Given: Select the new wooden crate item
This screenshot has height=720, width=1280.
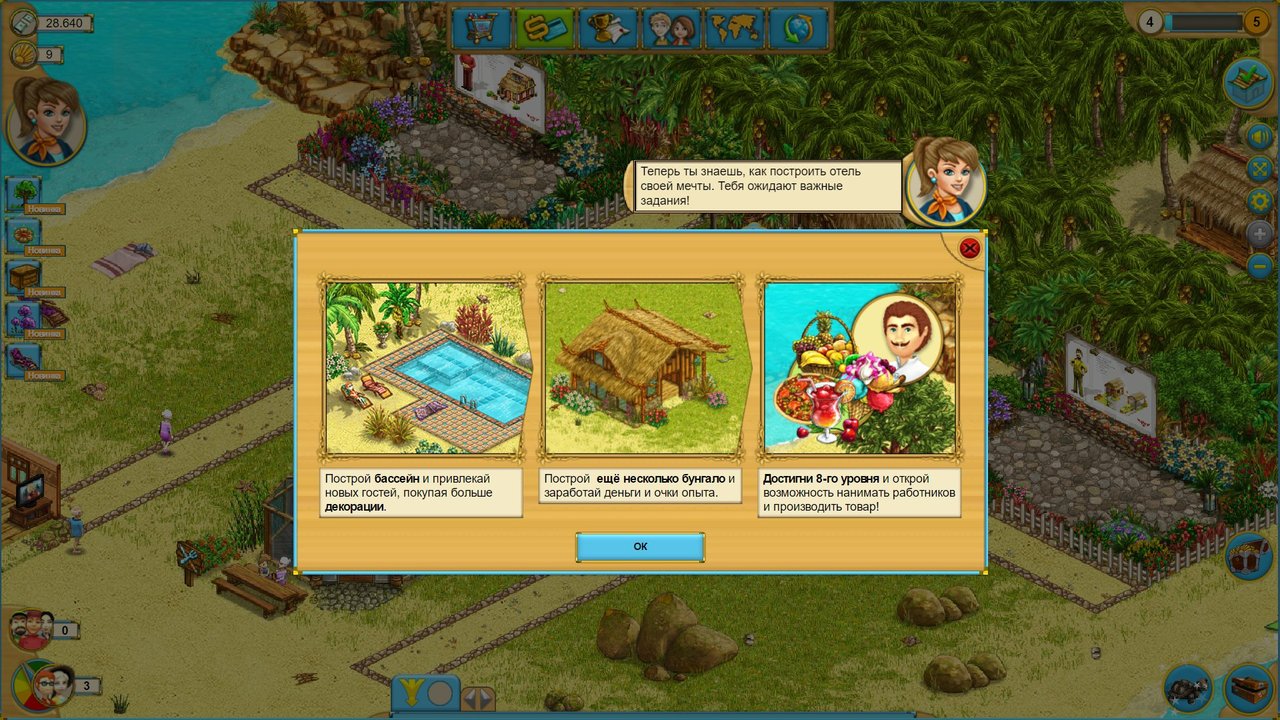Looking at the screenshot, I should click(x=24, y=277).
